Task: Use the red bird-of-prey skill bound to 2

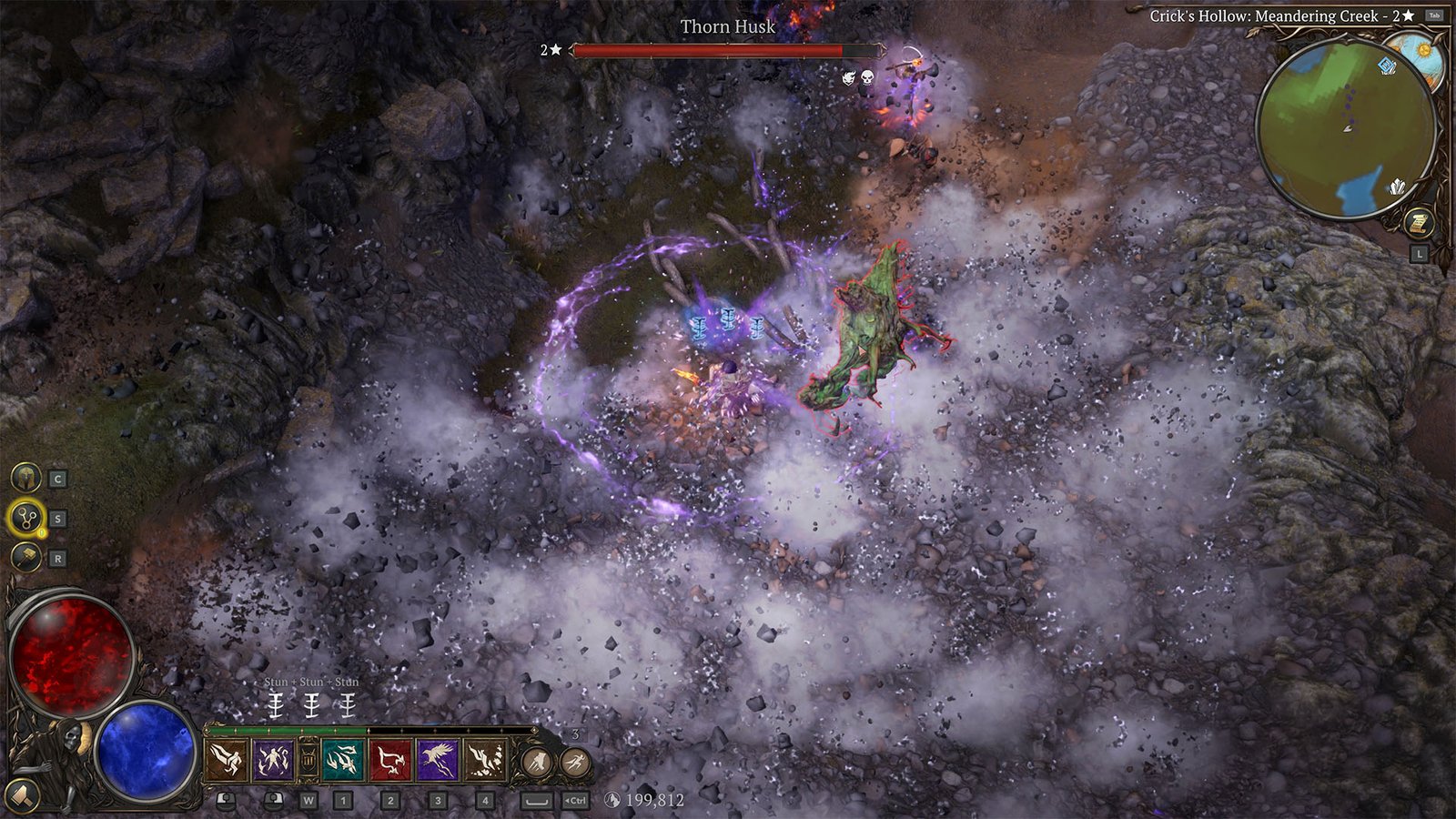Action: tap(391, 760)
